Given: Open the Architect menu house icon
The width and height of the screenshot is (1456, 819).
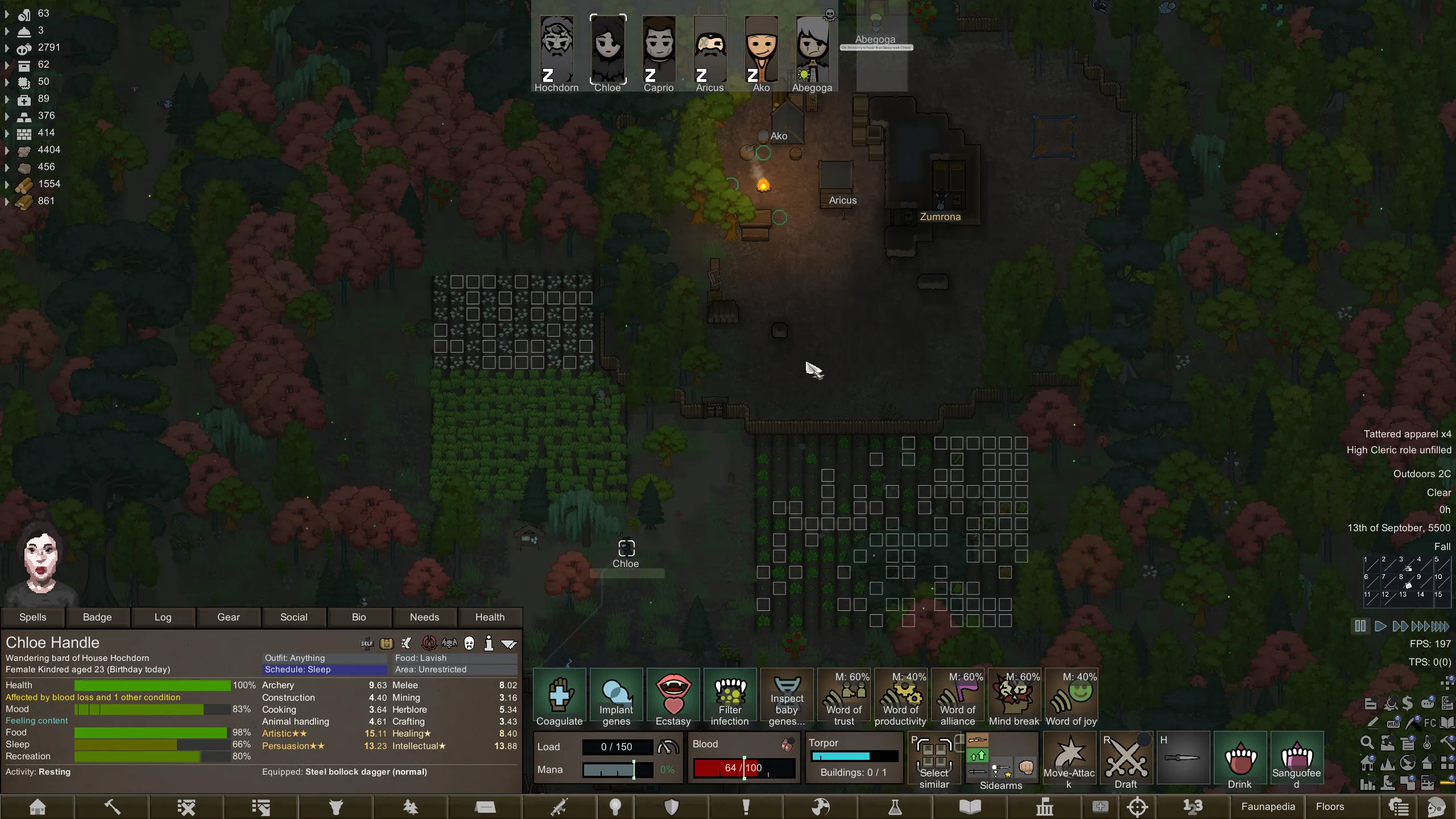Looking at the screenshot, I should point(38,806).
